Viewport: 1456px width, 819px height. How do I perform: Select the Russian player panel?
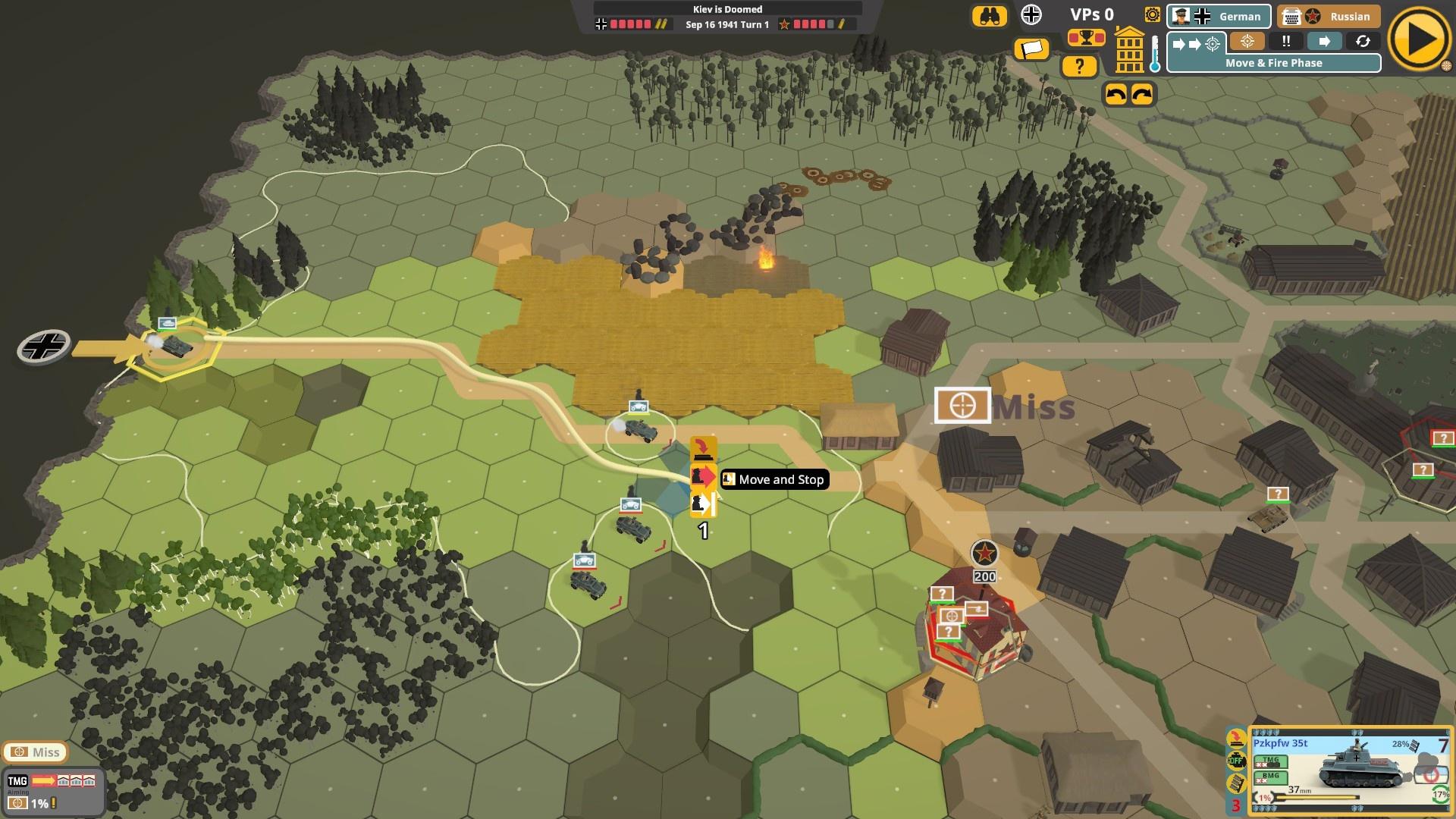coord(1328,16)
